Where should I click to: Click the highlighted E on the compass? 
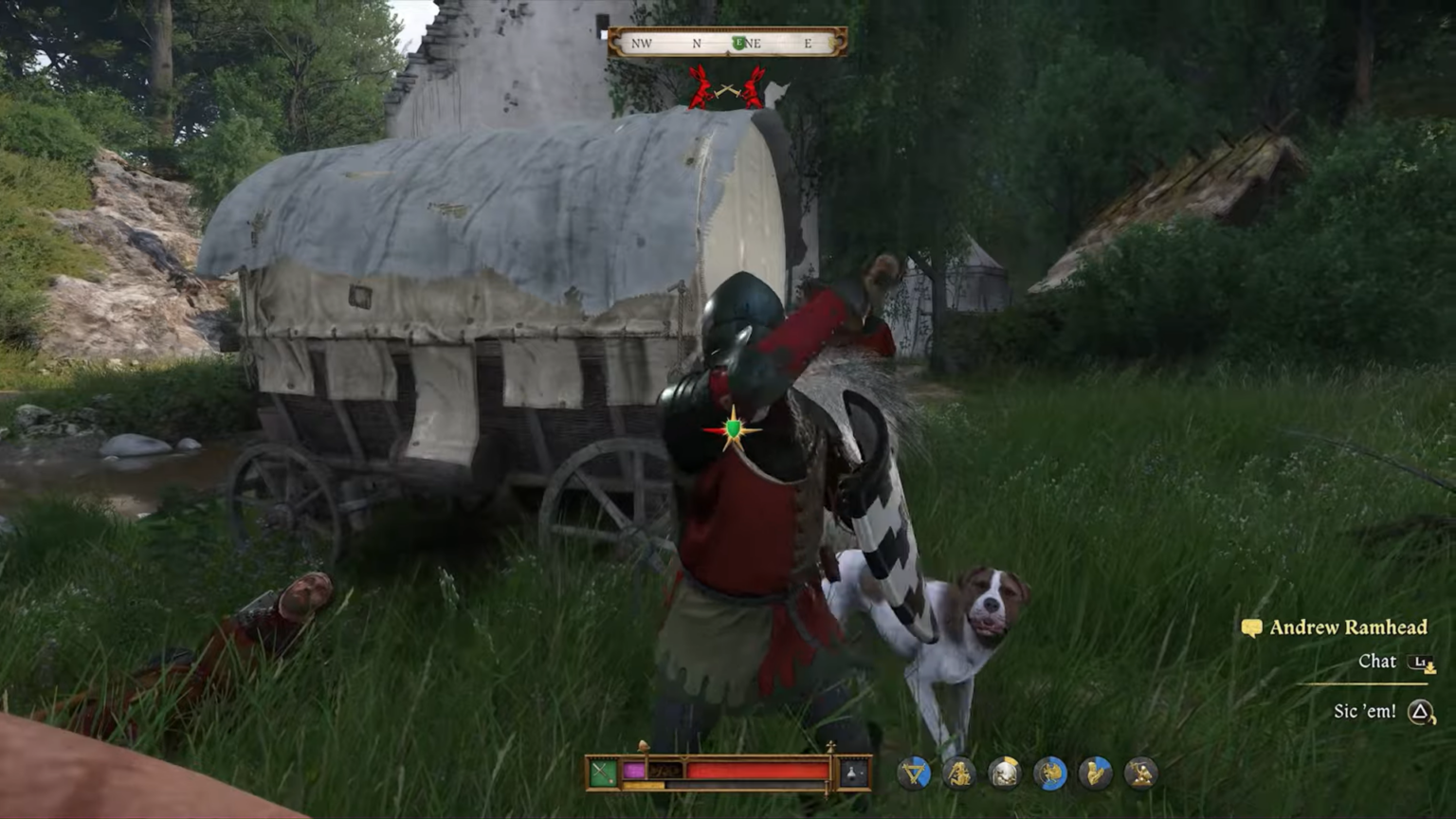click(x=739, y=43)
